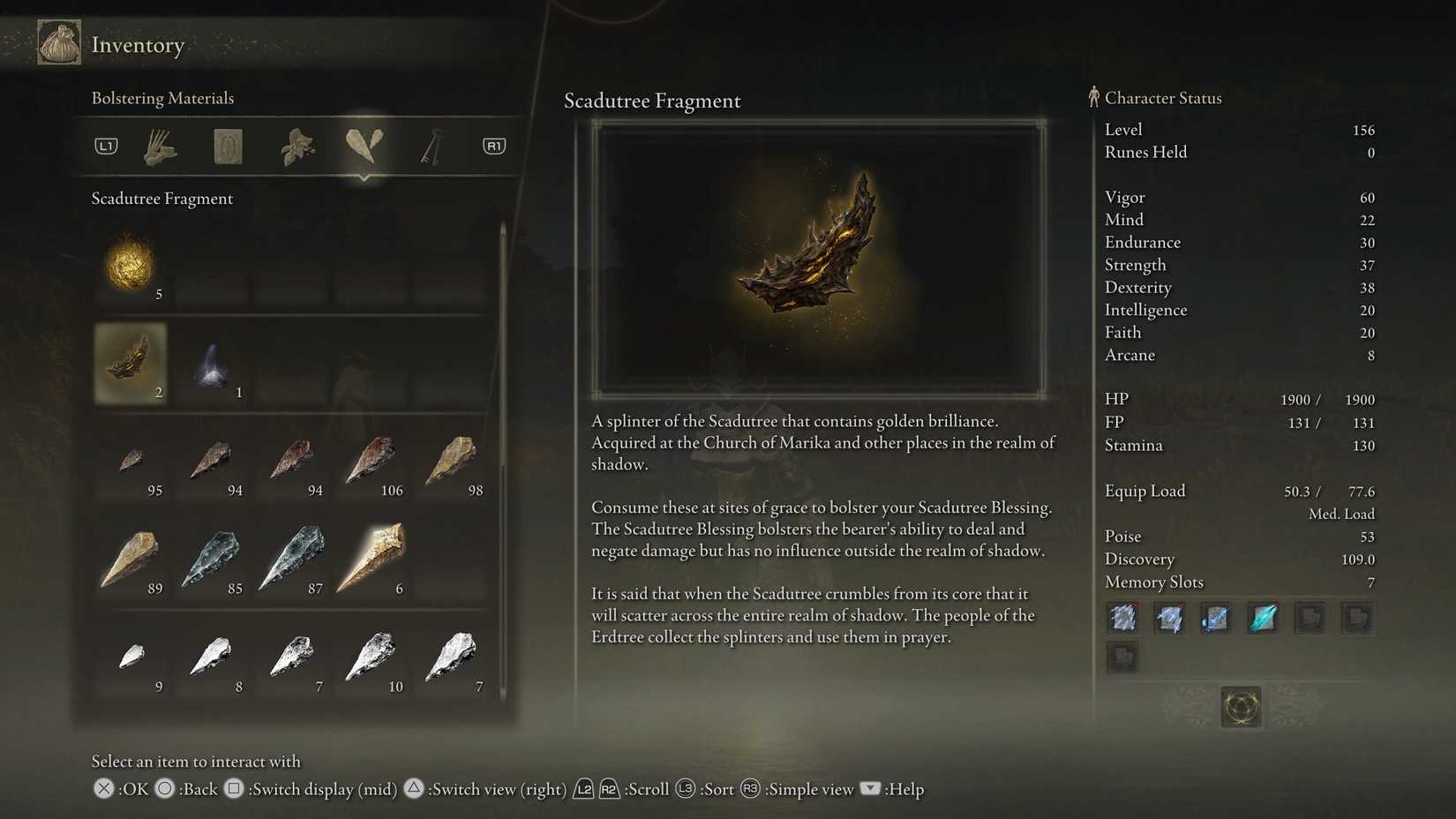
Task: Click the Character Status figure icon
Action: (1094, 97)
